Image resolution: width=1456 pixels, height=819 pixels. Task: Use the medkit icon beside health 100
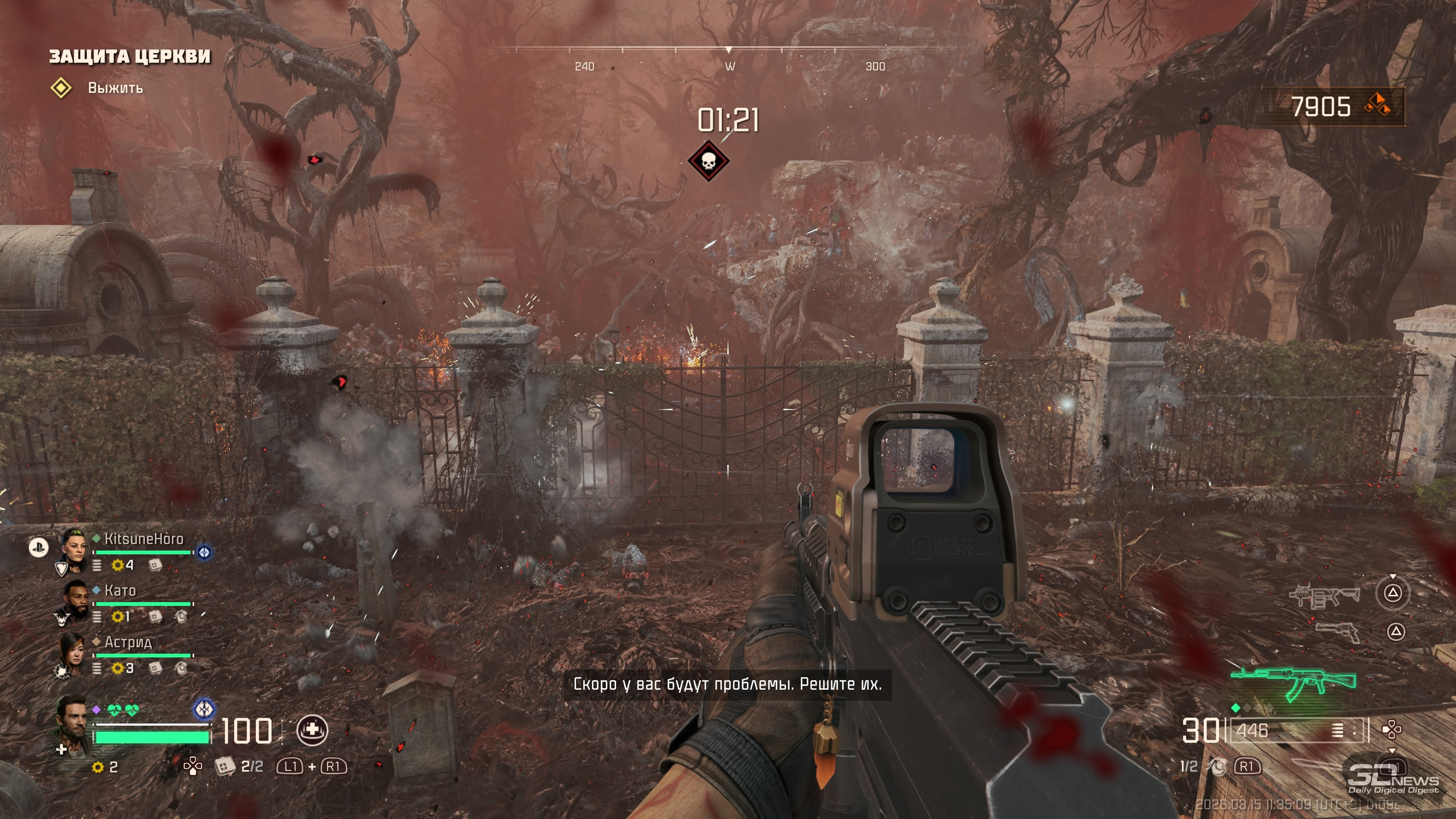(312, 730)
